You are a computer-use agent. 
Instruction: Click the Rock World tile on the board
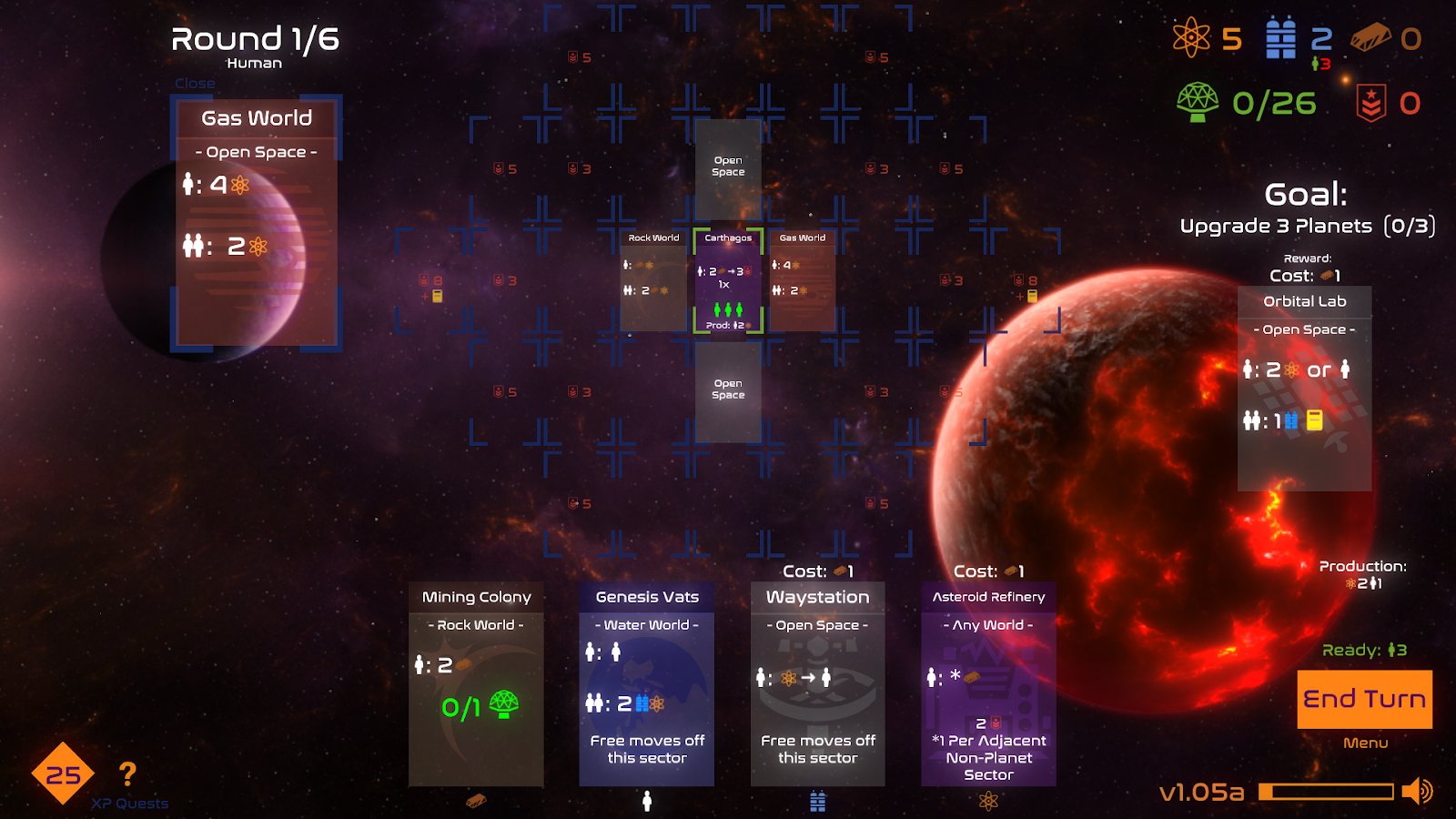pyautogui.click(x=653, y=280)
